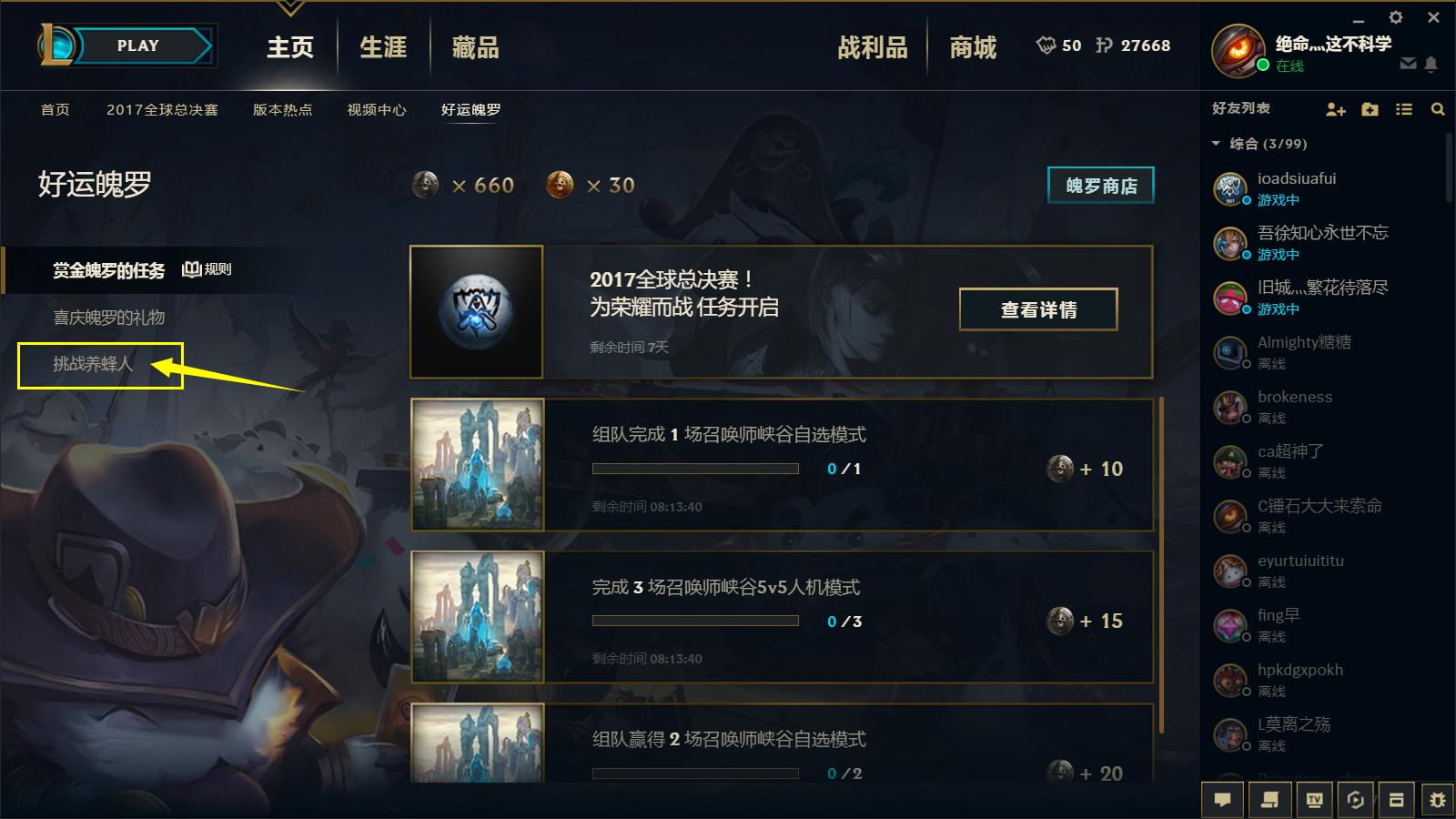Toggle online status indicator next to 在线

click(x=1263, y=66)
